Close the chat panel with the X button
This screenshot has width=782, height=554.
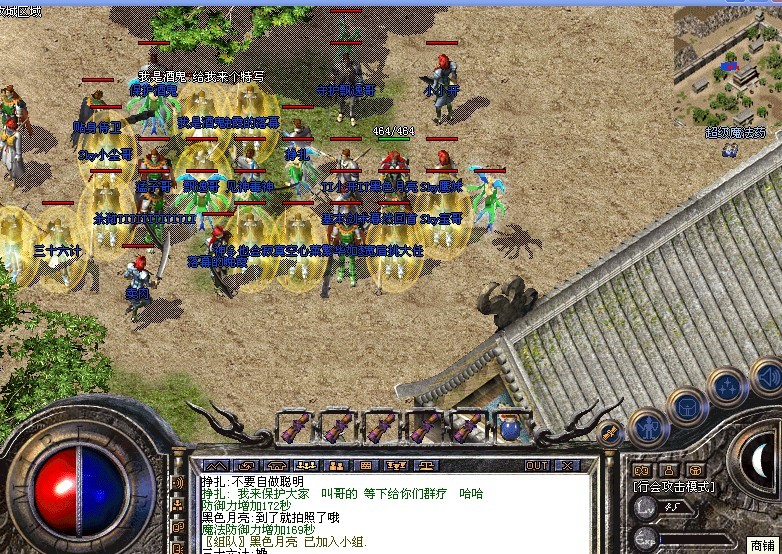[568, 465]
